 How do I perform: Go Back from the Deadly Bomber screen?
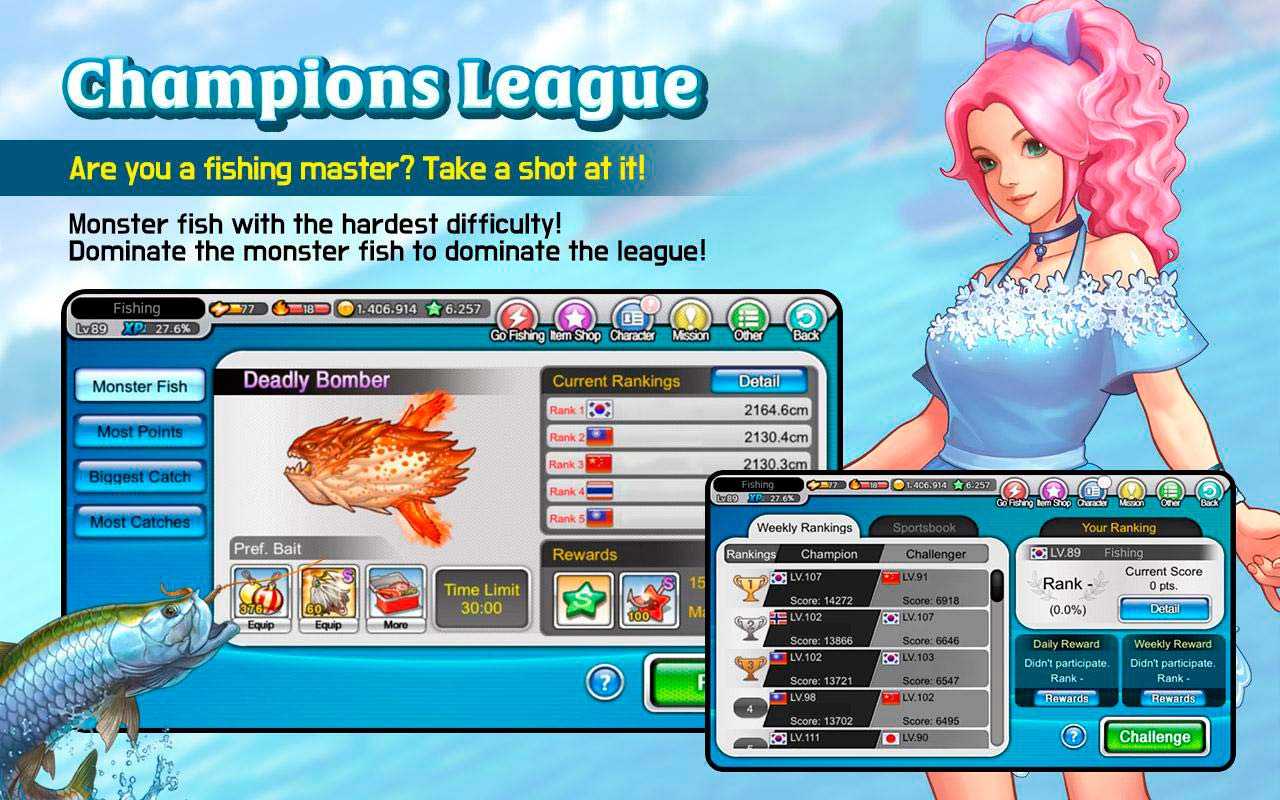coord(806,322)
